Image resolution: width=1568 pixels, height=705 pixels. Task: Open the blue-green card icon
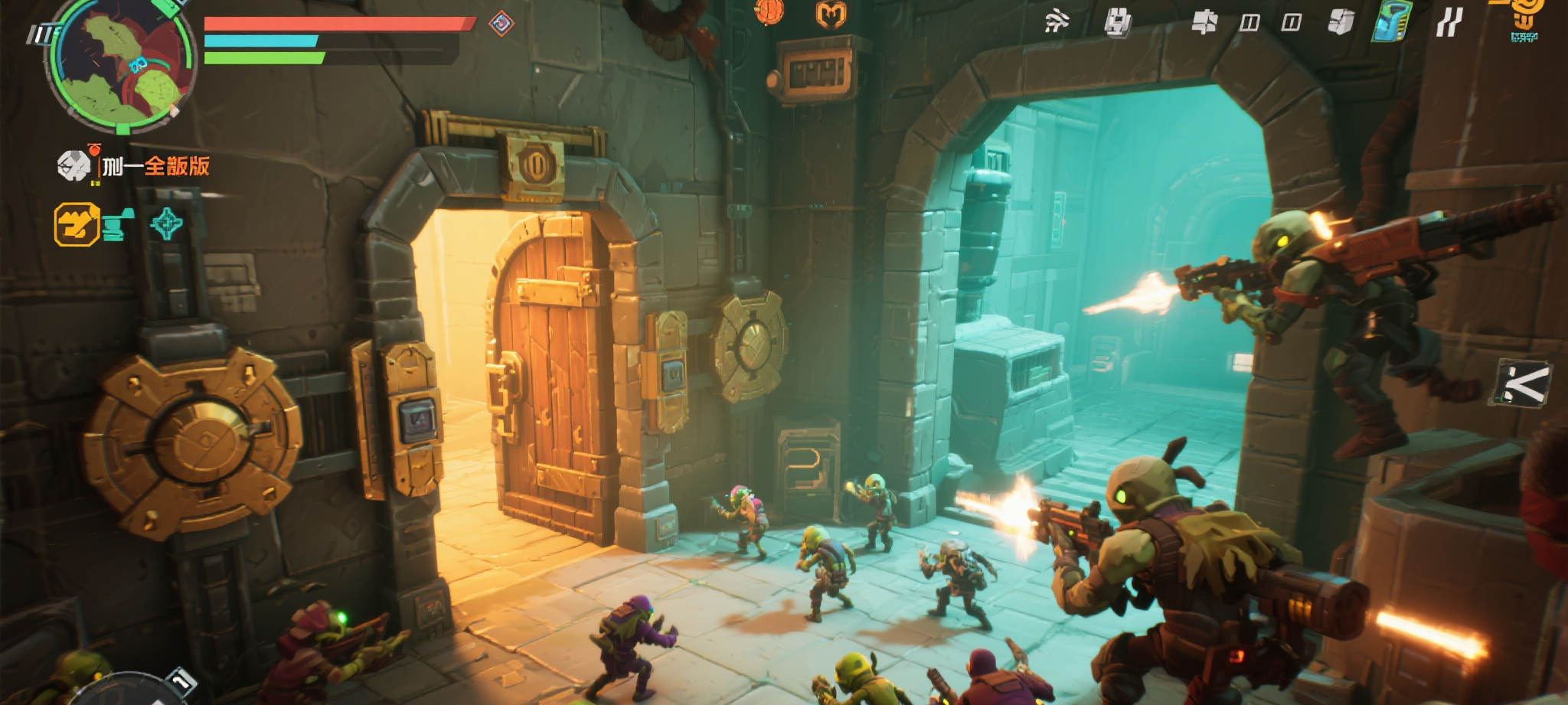1392,21
